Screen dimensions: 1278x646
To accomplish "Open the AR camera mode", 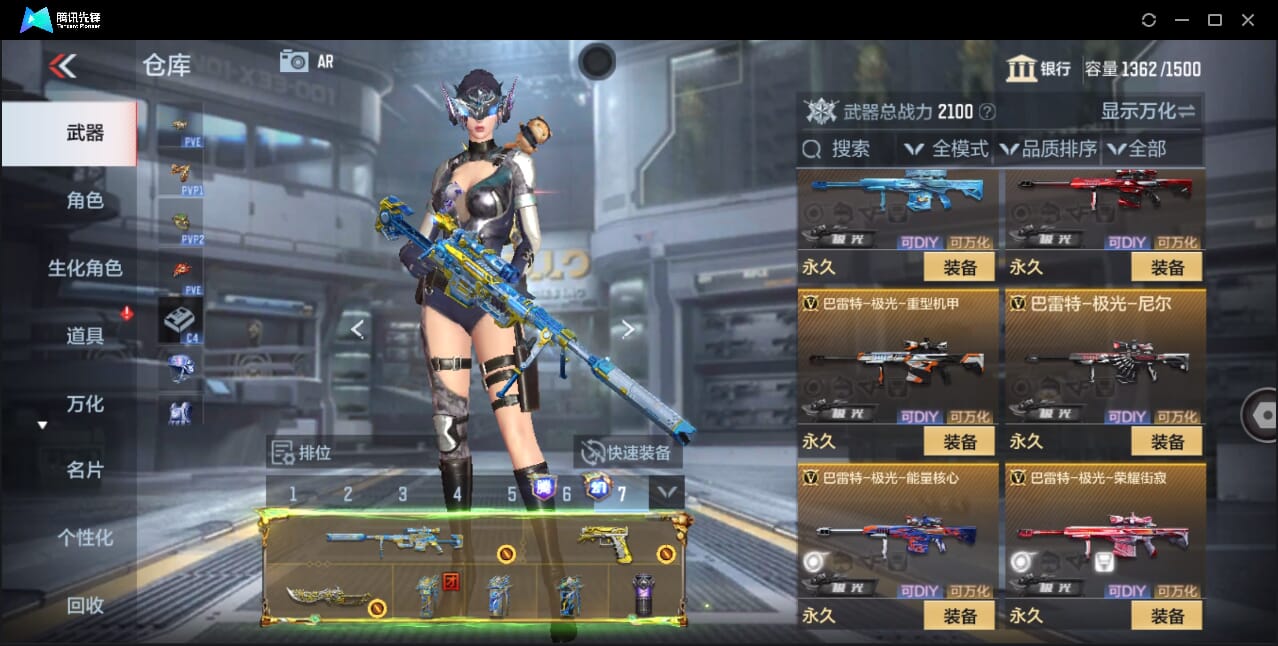I will coord(307,61).
